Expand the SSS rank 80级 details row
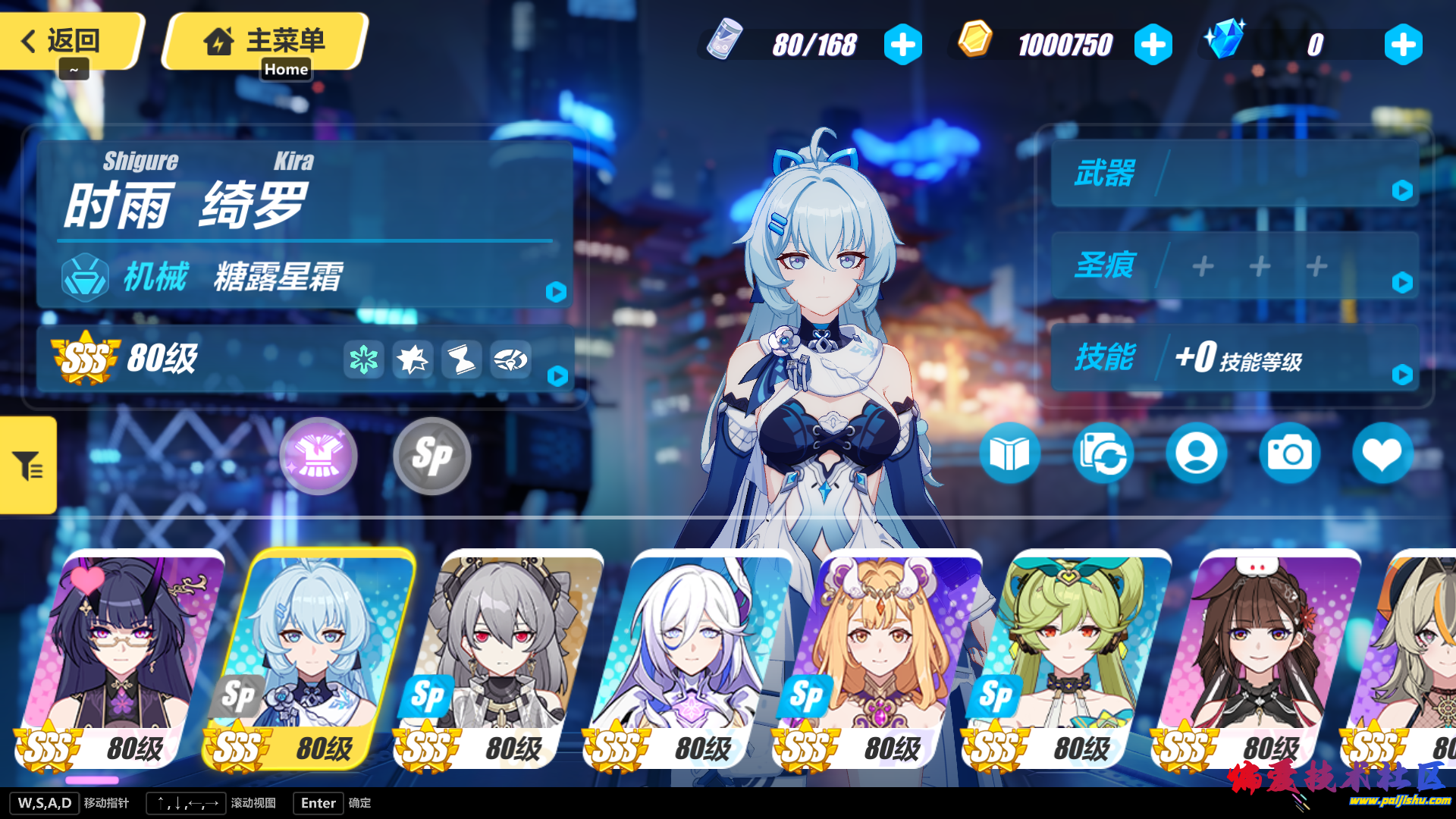1456x819 pixels. (x=303, y=359)
